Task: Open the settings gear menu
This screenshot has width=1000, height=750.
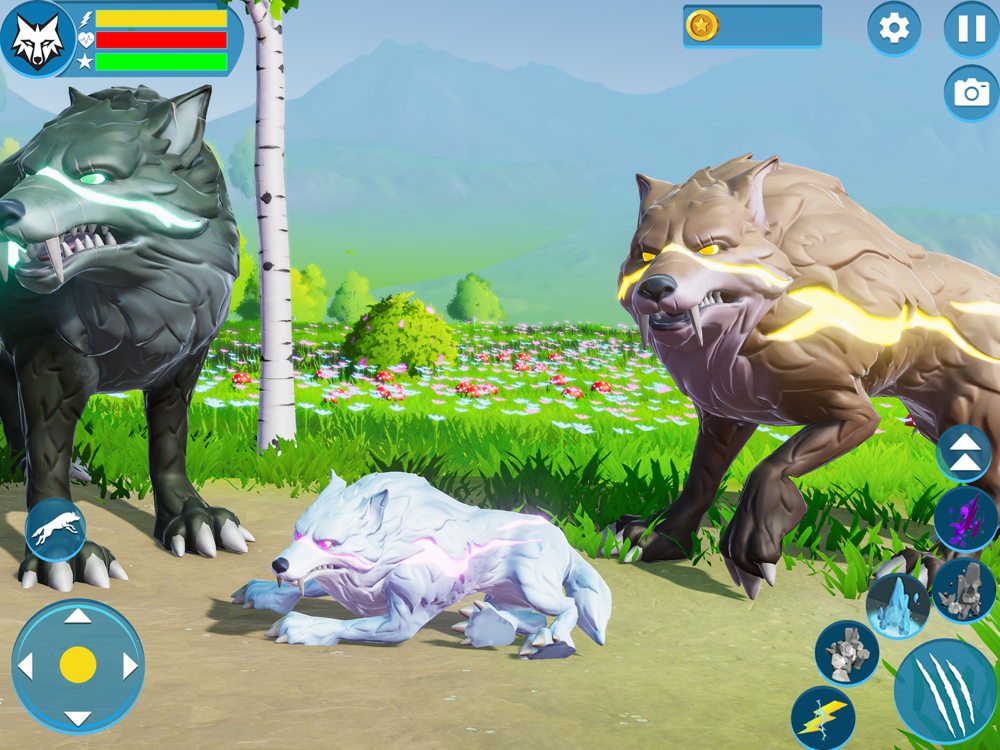Action: point(893,29)
